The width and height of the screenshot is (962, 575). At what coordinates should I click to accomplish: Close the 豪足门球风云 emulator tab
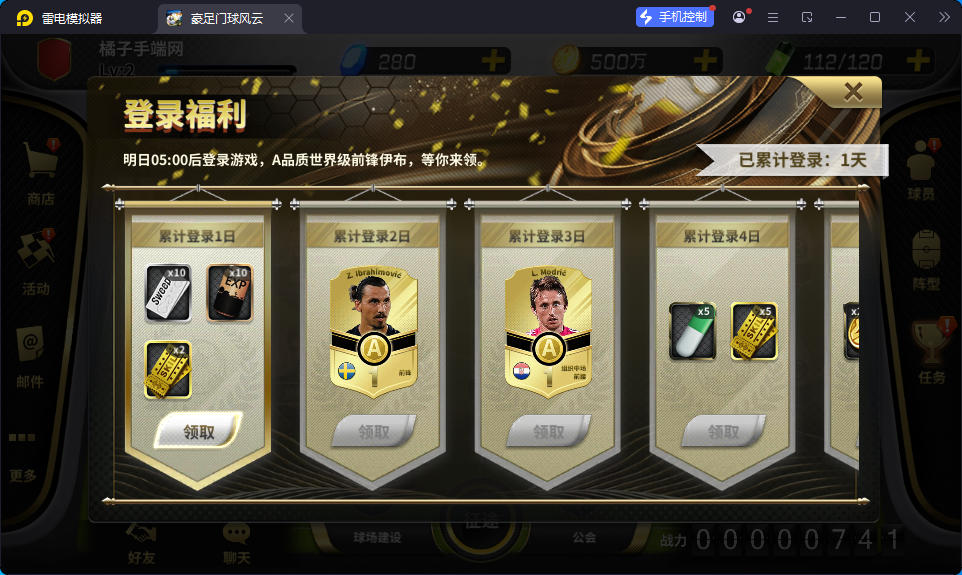pos(289,18)
